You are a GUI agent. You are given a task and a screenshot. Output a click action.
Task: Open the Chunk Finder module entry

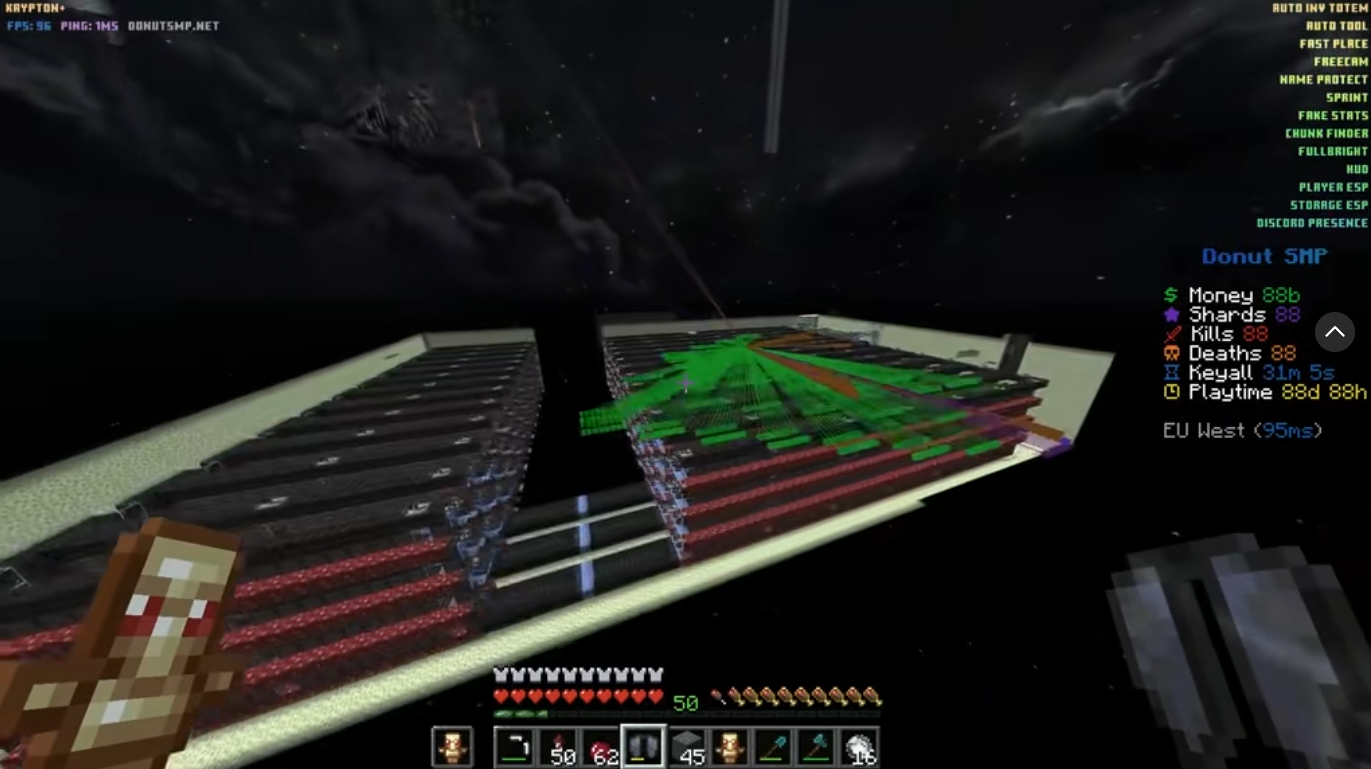[1327, 132]
